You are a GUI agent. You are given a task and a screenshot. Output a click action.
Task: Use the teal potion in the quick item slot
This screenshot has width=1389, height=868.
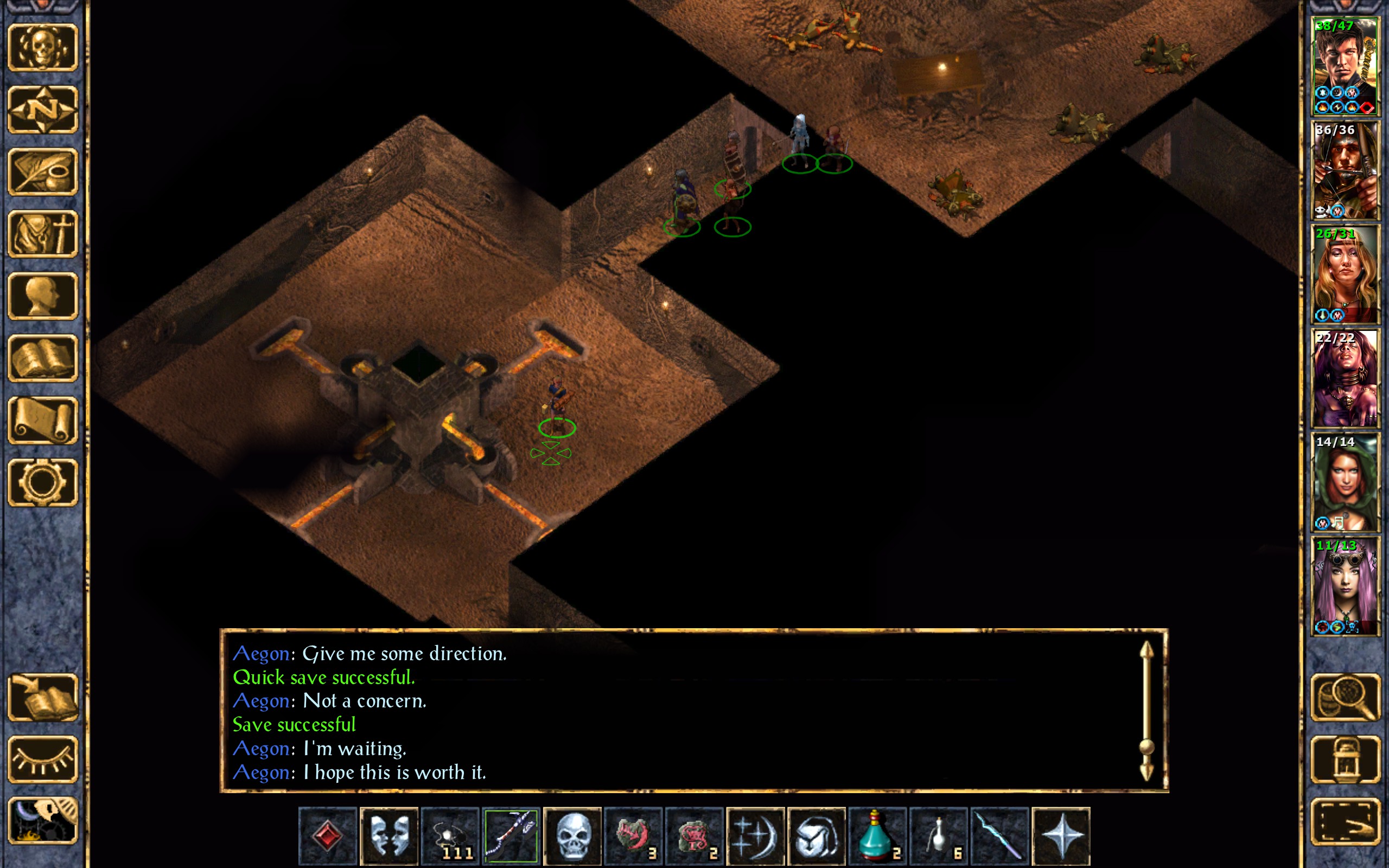tap(877, 836)
